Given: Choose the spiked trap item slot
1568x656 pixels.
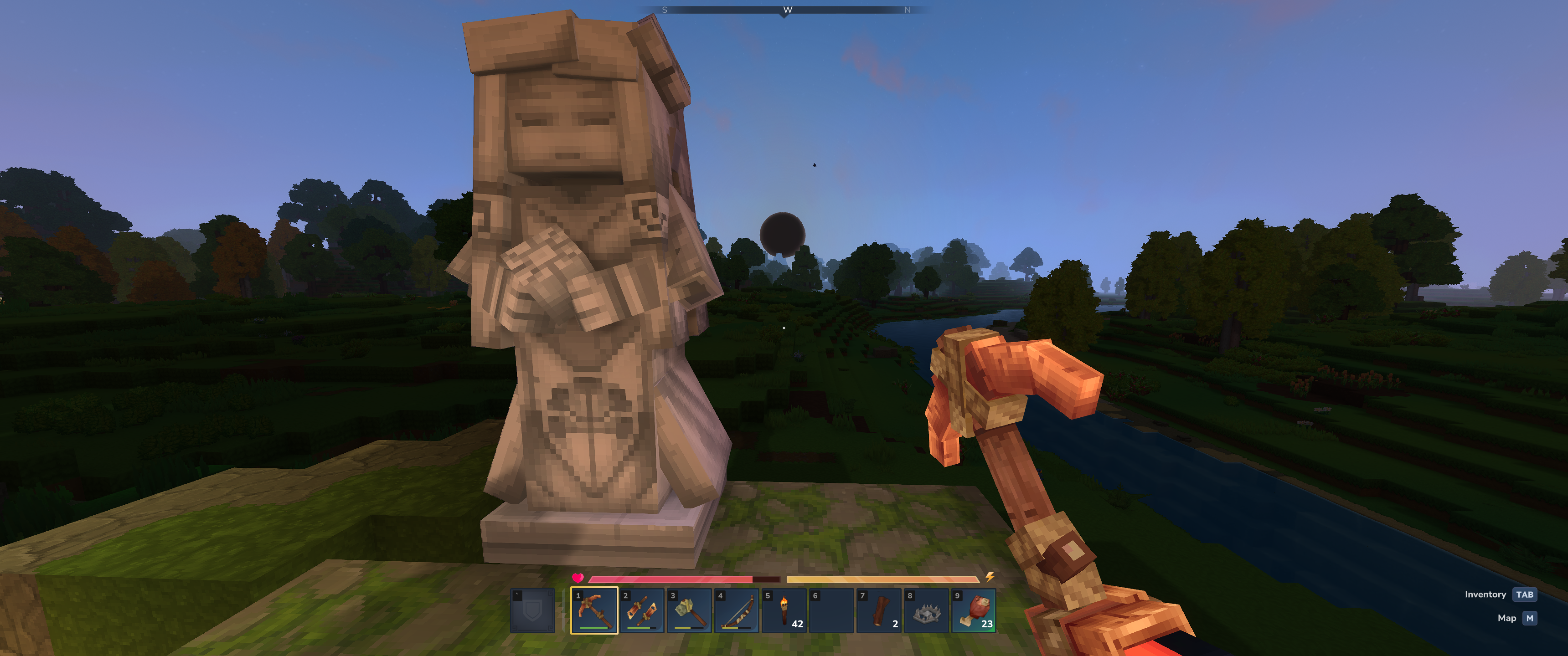Looking at the screenshot, I should [926, 610].
